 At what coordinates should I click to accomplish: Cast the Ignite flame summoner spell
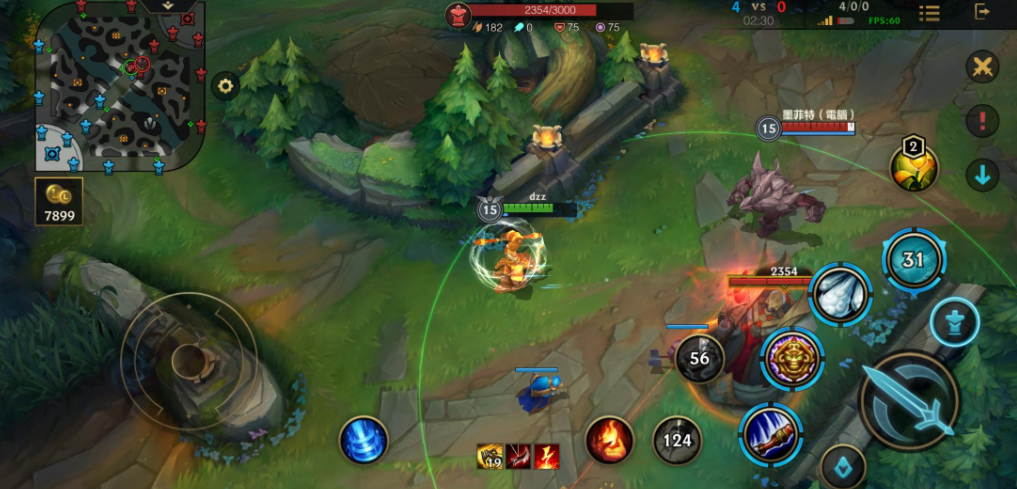pos(609,440)
